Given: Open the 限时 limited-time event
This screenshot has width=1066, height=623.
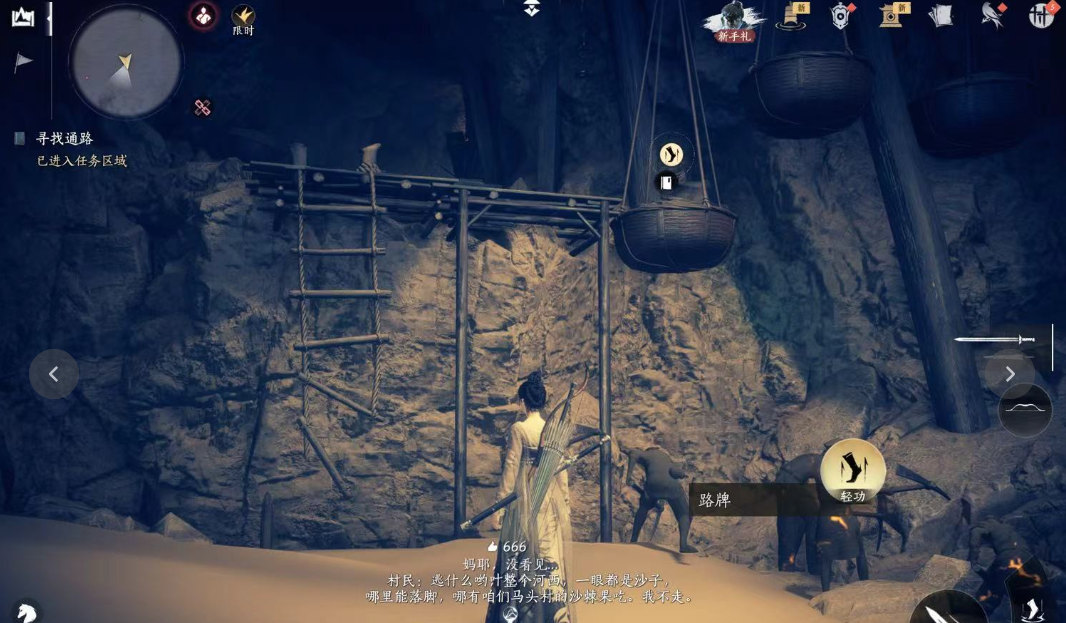Looking at the screenshot, I should tap(243, 18).
